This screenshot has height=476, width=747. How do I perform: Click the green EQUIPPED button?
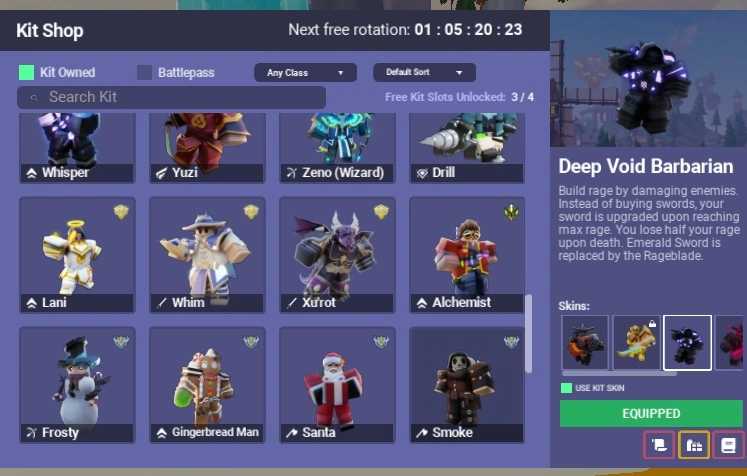[651, 413]
